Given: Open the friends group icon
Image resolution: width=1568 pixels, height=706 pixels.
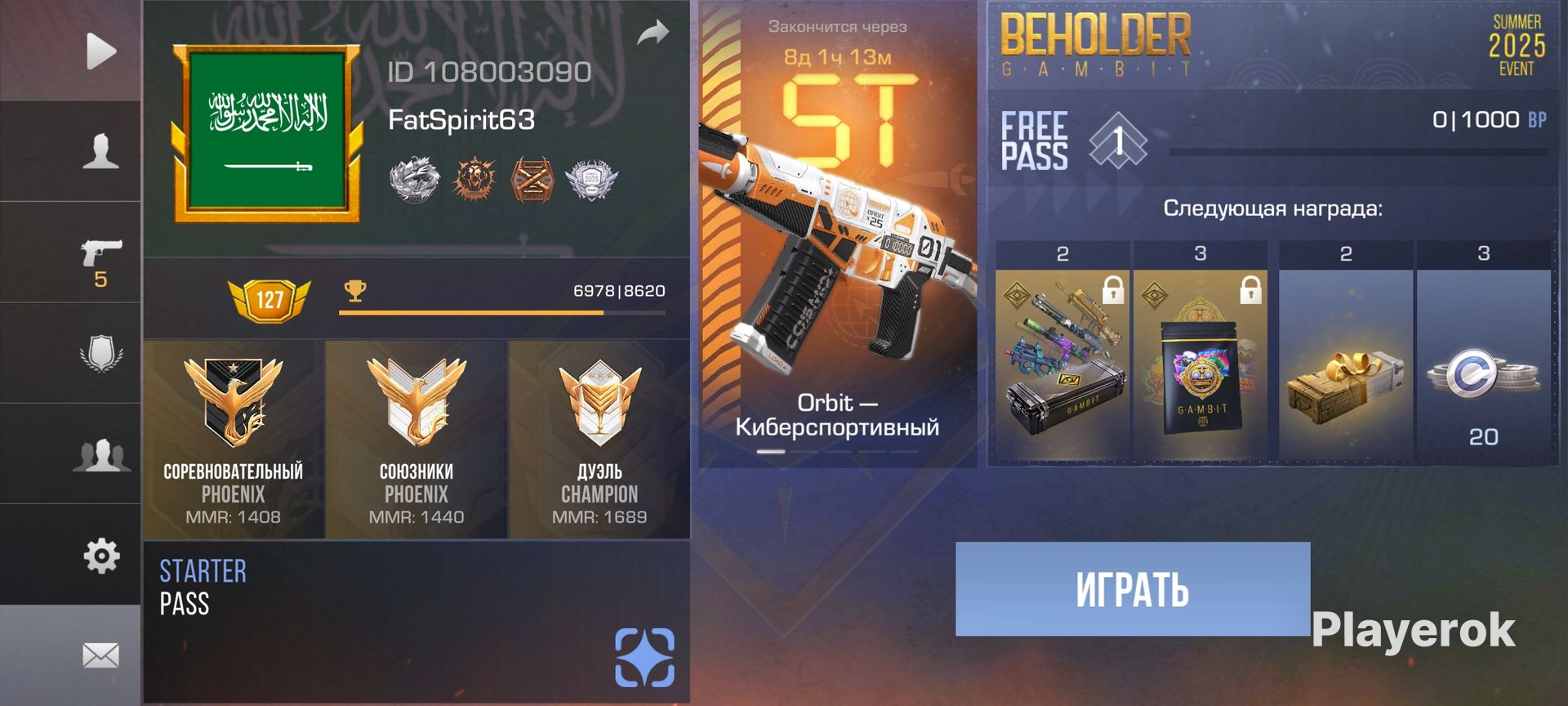Looking at the screenshot, I should coord(101,455).
